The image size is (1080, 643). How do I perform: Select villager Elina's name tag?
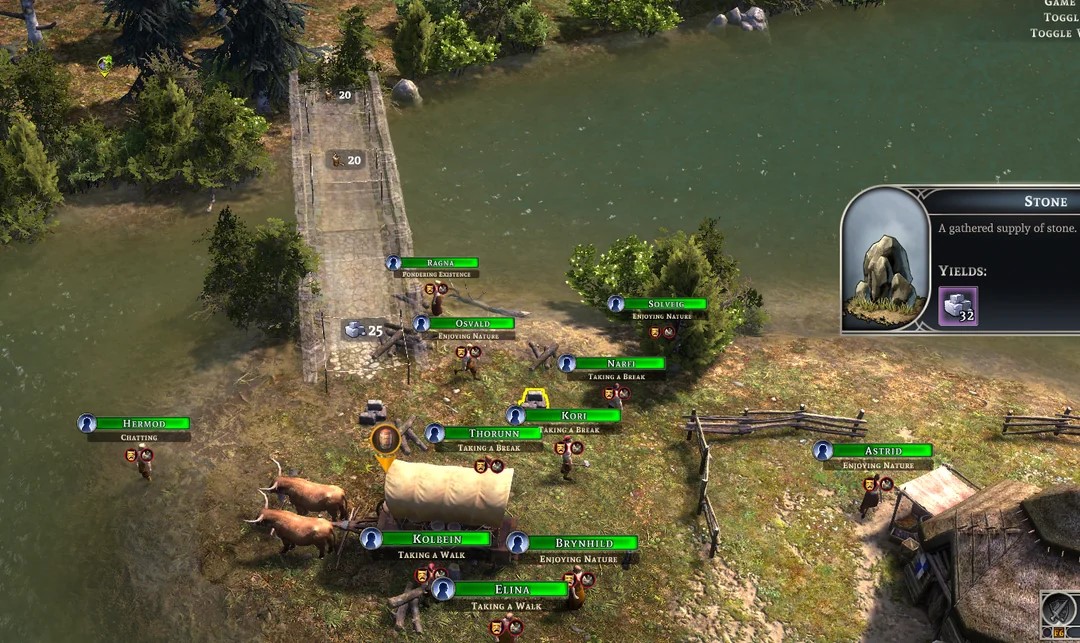(x=510, y=589)
